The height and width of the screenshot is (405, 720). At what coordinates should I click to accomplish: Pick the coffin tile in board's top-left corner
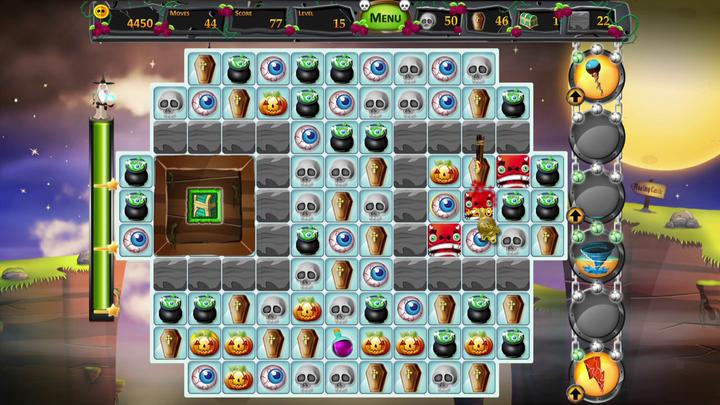coord(205,68)
